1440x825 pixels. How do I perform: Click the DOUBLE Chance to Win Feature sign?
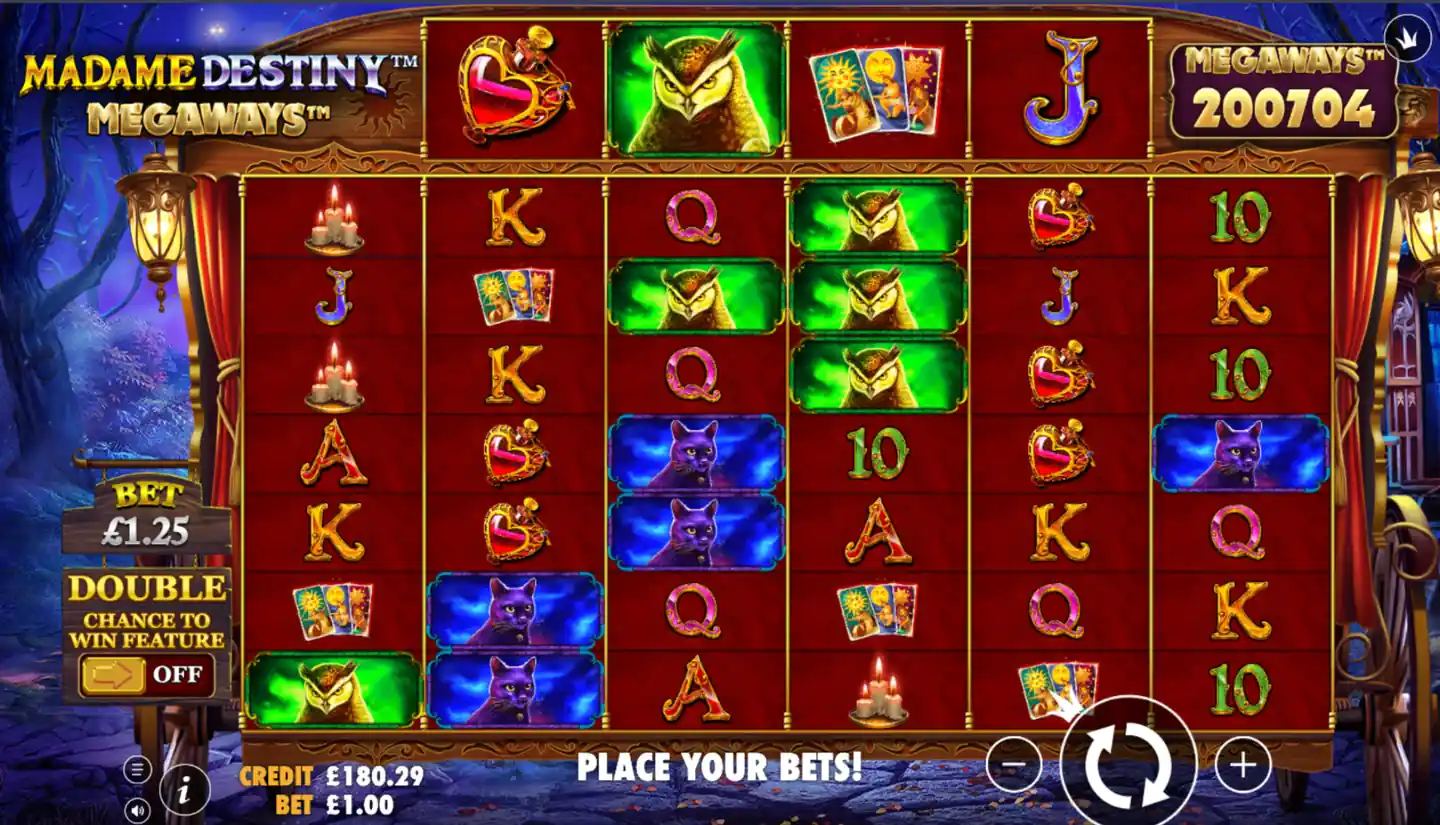(145, 608)
